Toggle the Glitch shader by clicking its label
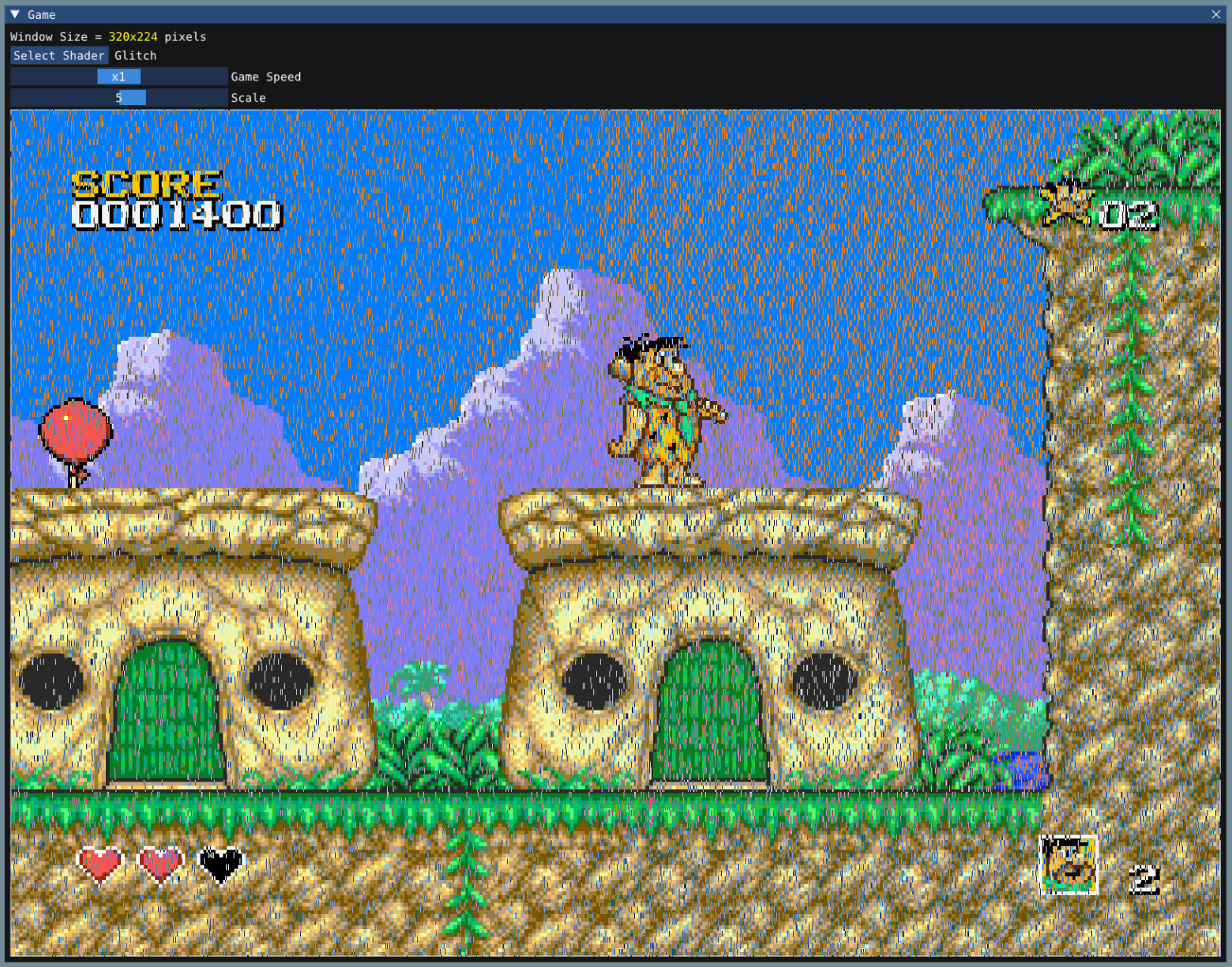 point(134,55)
